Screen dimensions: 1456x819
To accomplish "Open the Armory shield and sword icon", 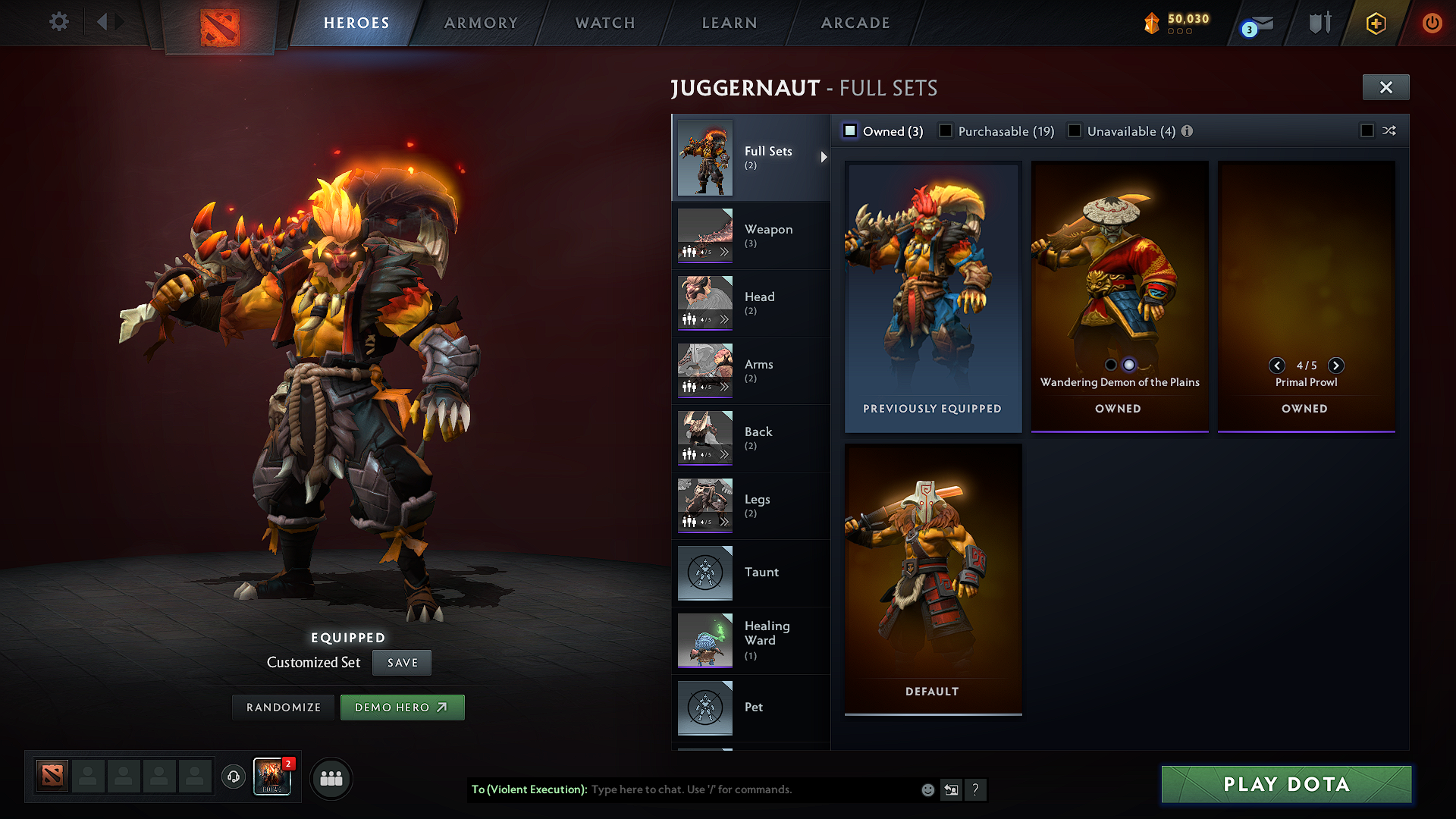I will [x=1319, y=23].
